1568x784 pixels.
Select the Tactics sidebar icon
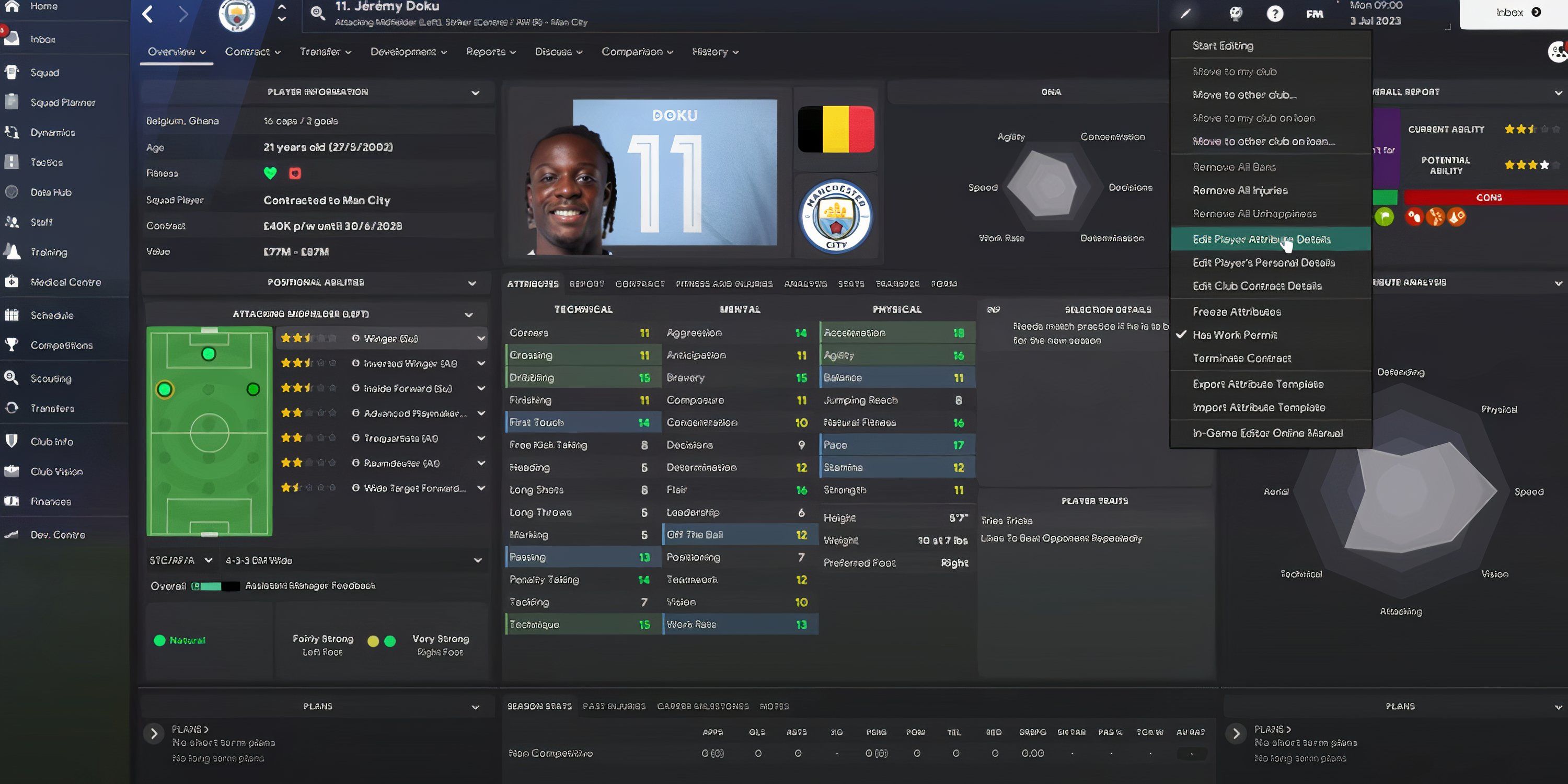tap(45, 162)
